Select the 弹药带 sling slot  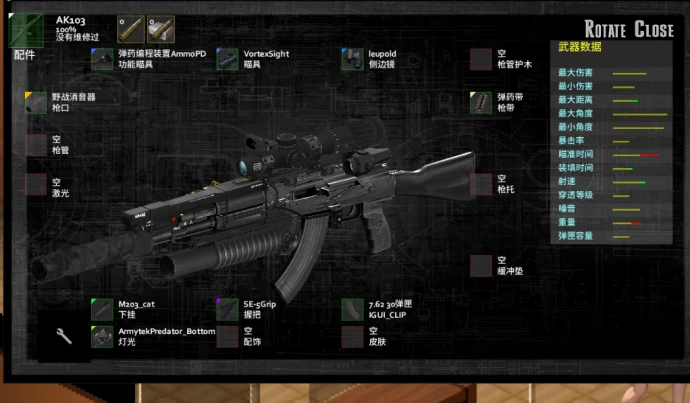tap(481, 102)
